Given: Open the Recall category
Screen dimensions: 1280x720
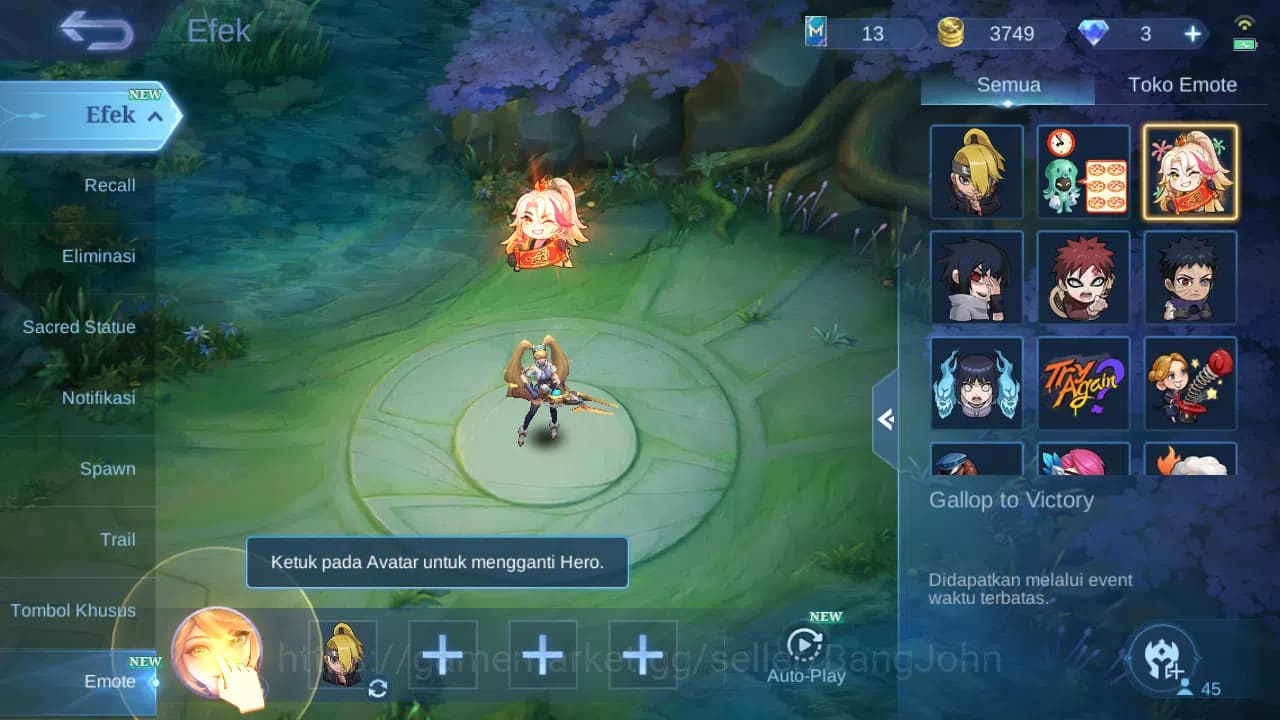Looking at the screenshot, I should click(108, 185).
